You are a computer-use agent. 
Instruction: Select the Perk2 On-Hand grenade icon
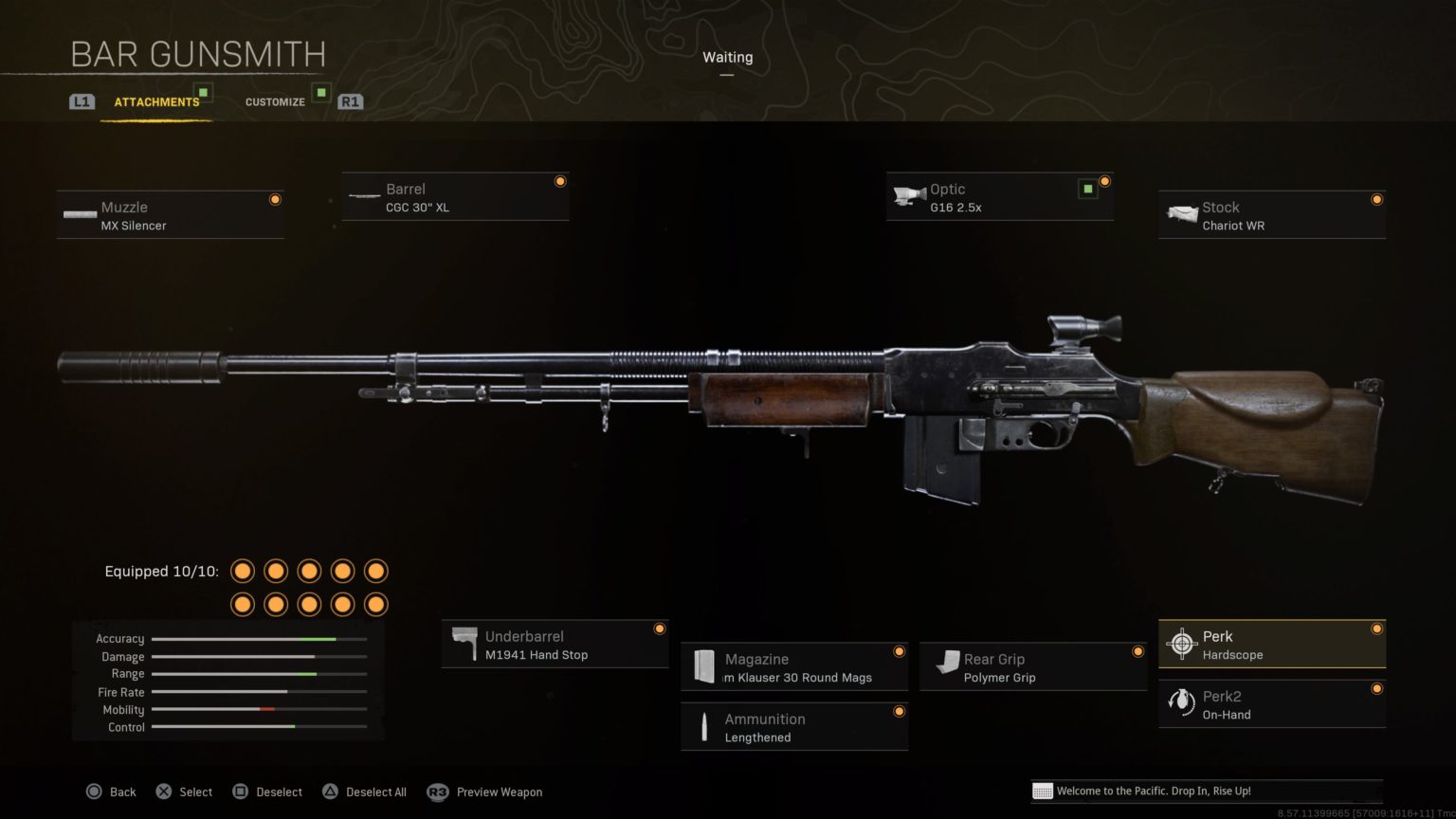tap(1182, 701)
